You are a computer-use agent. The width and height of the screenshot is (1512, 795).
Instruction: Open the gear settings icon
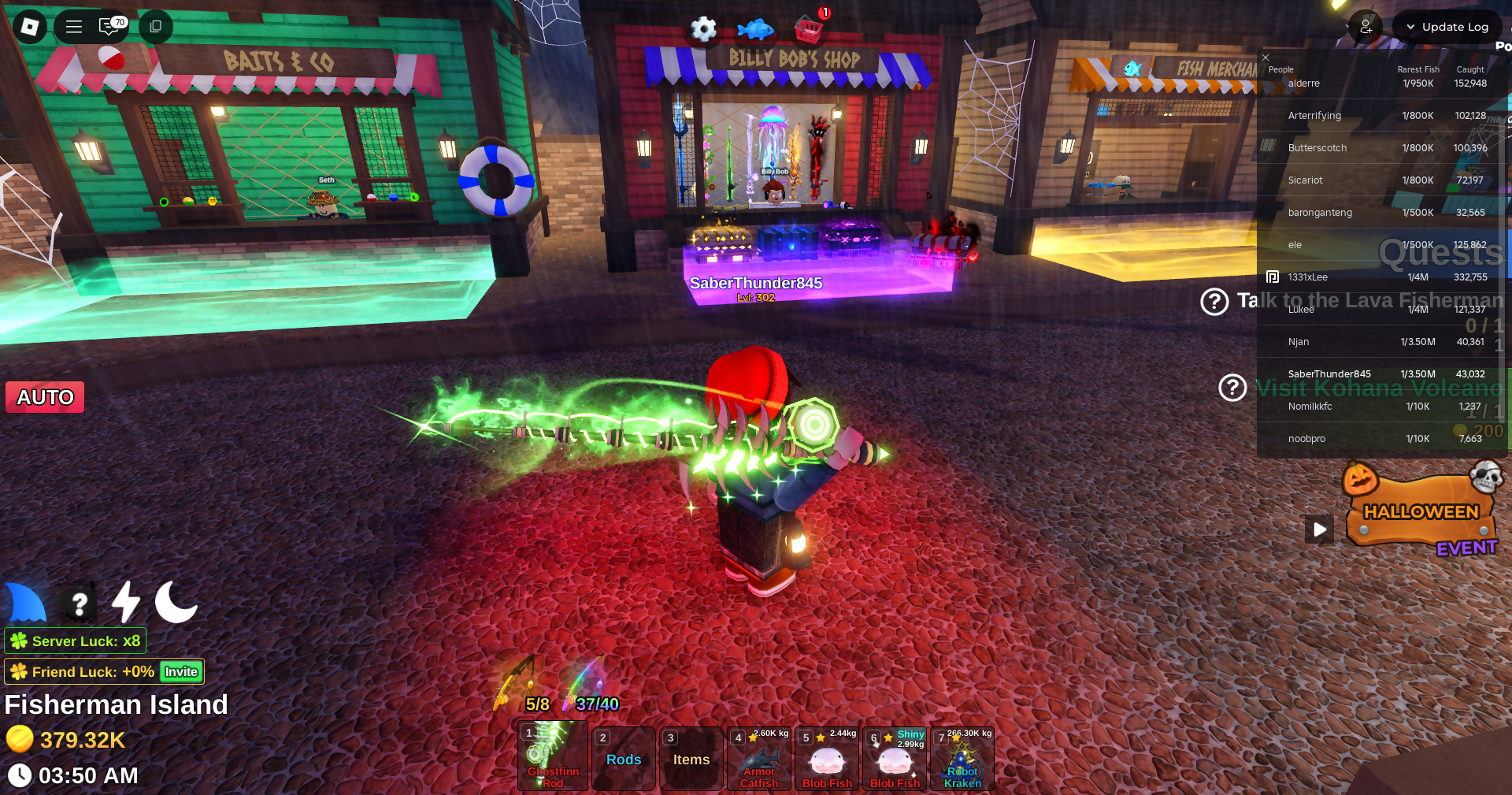703,30
